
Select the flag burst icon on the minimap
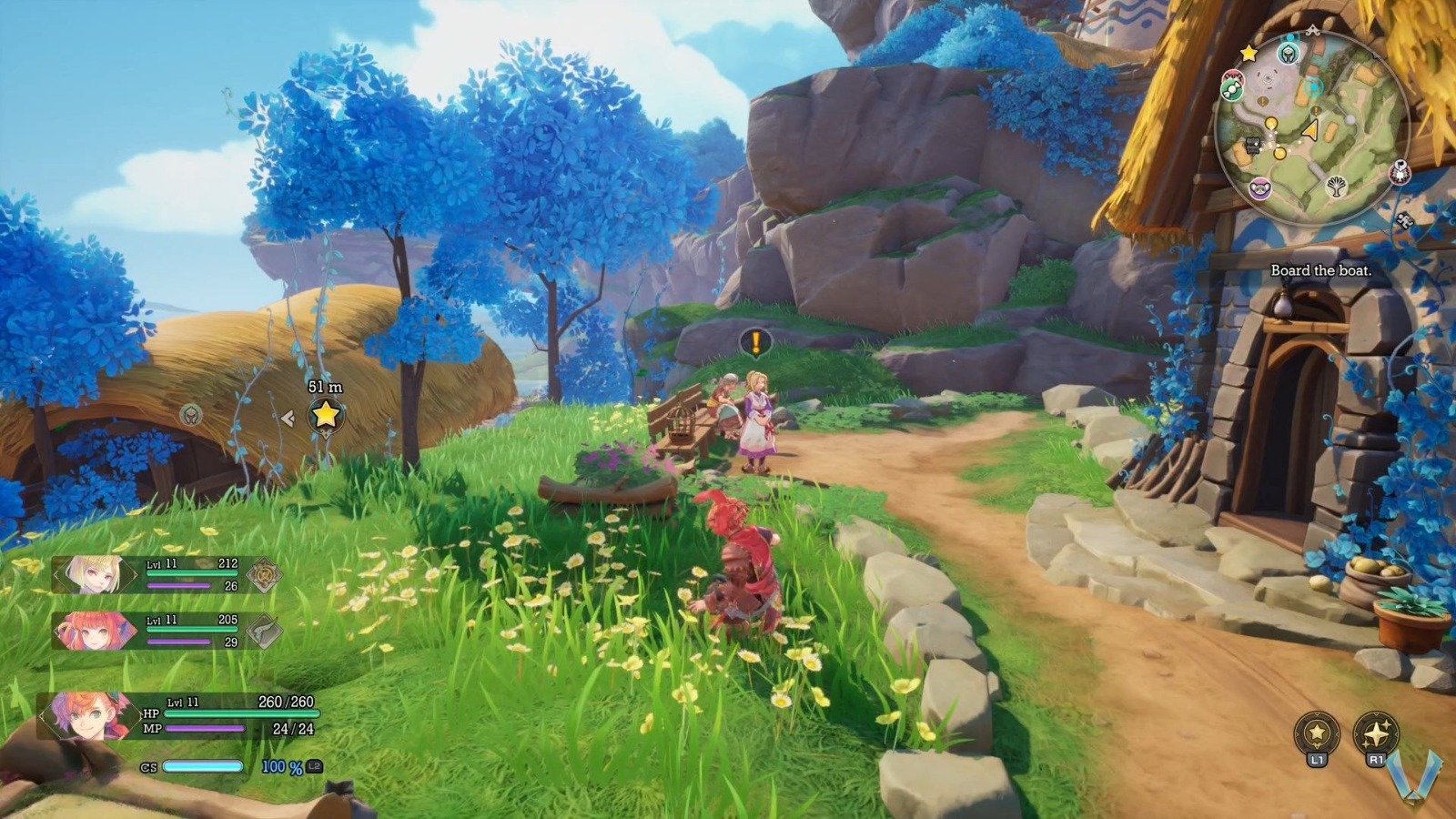(1399, 172)
